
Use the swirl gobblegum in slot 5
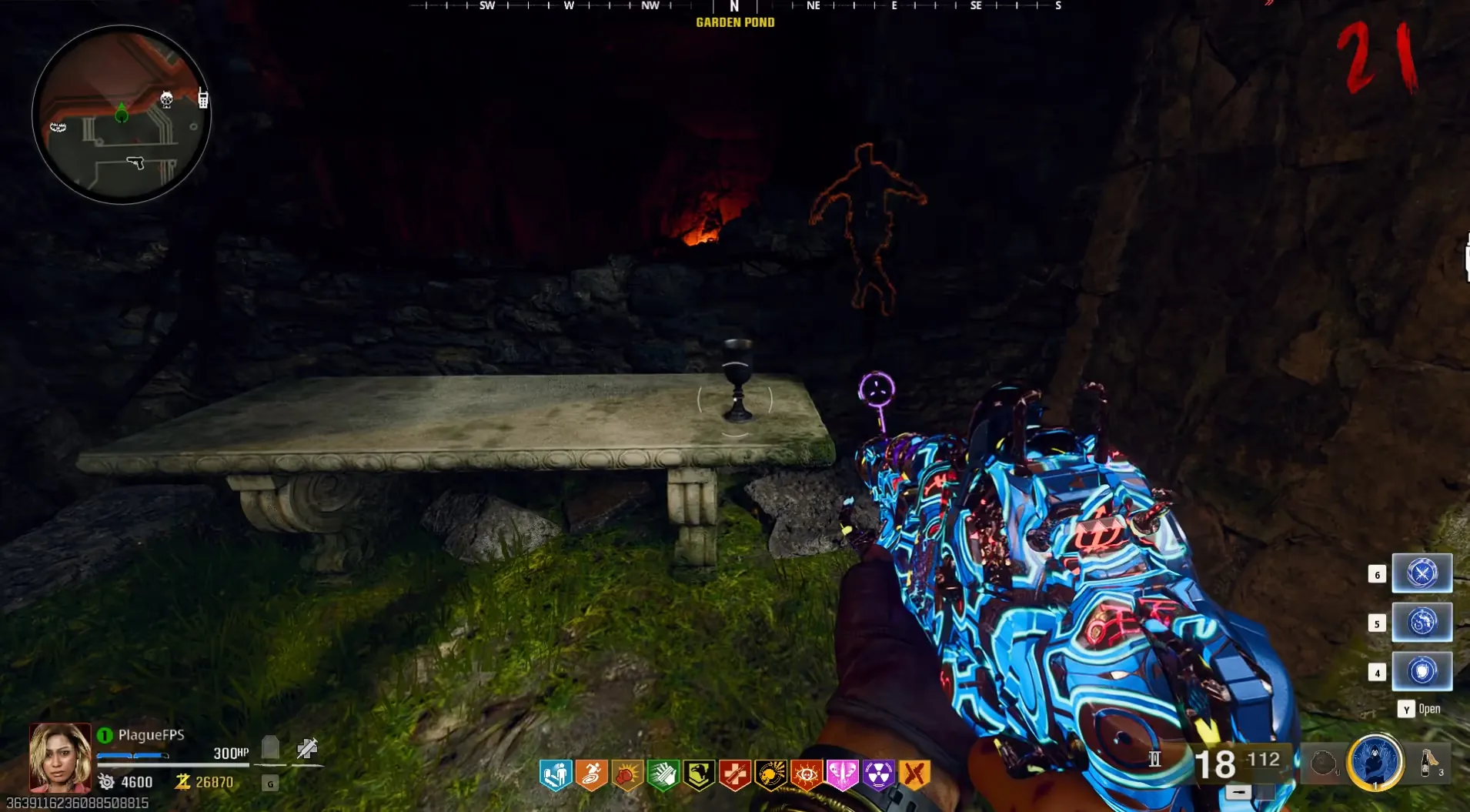pos(1422,622)
